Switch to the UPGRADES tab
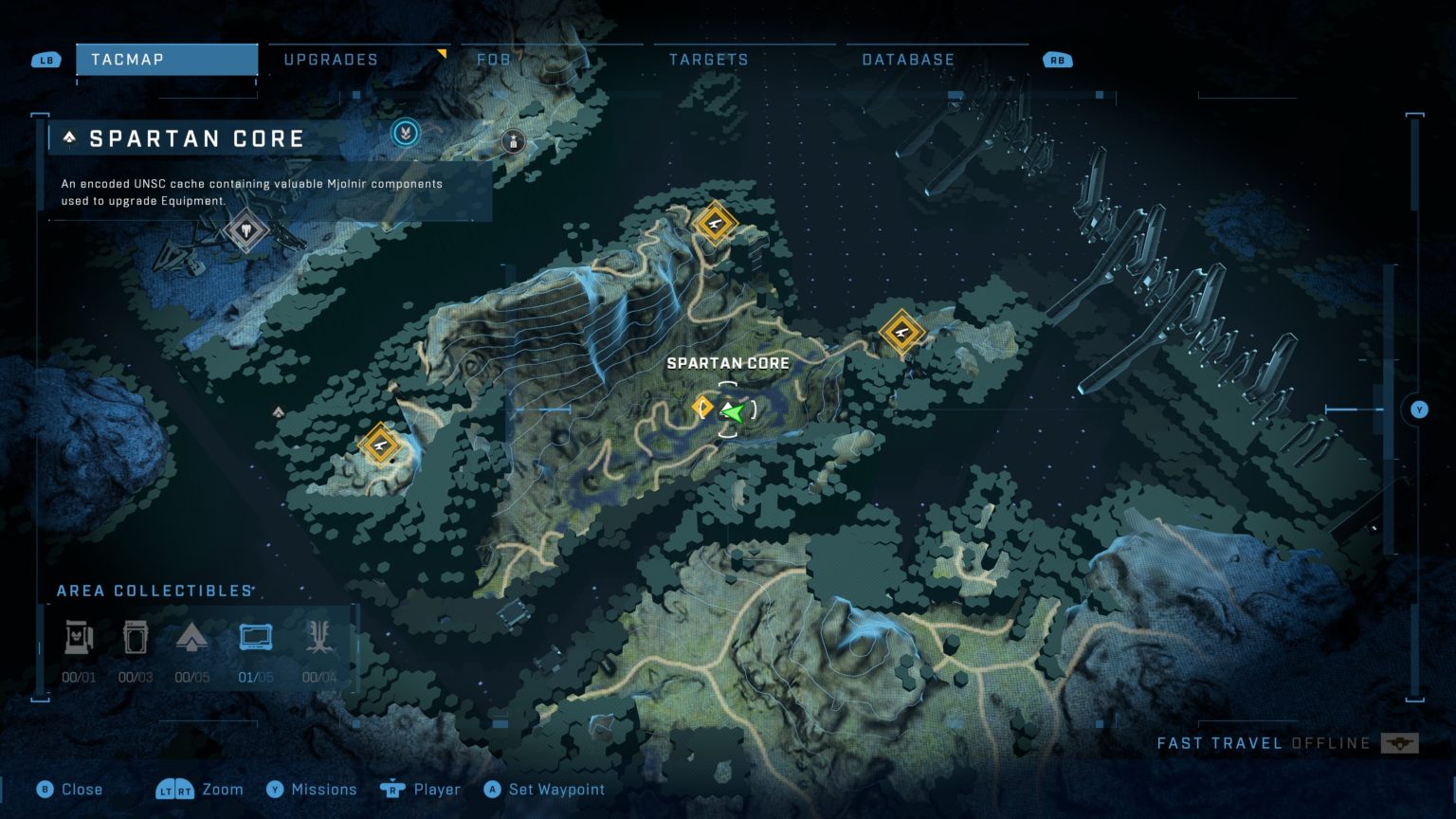The height and width of the screenshot is (819, 1456). [330, 59]
